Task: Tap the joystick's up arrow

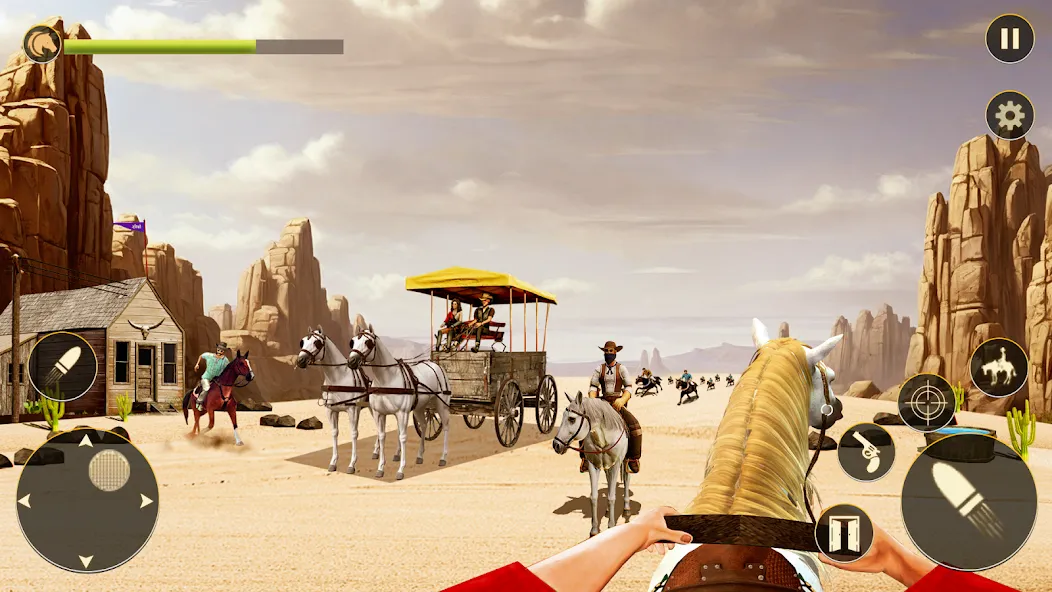Action: pos(86,439)
